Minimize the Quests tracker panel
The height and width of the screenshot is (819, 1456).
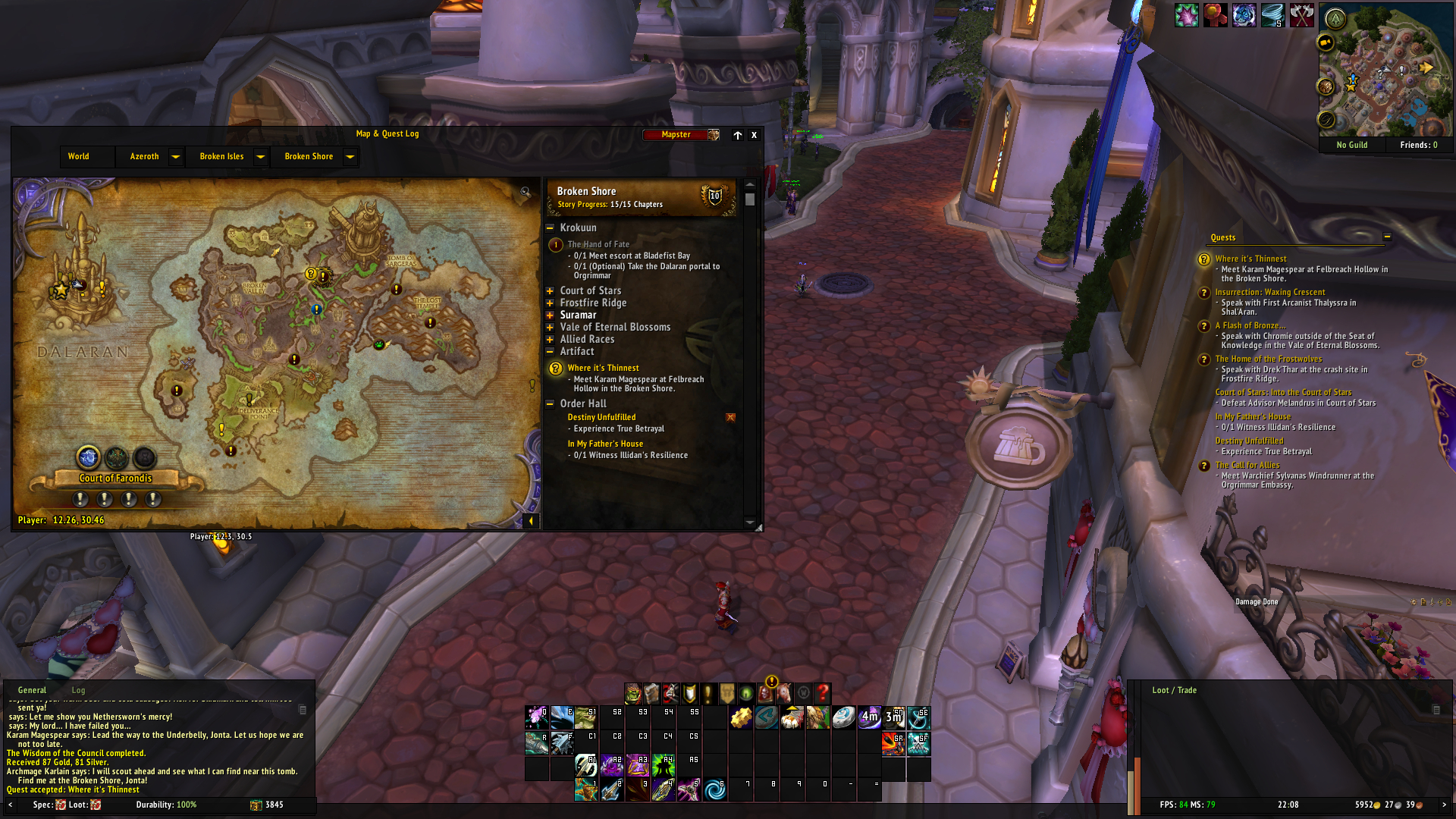(x=1387, y=237)
